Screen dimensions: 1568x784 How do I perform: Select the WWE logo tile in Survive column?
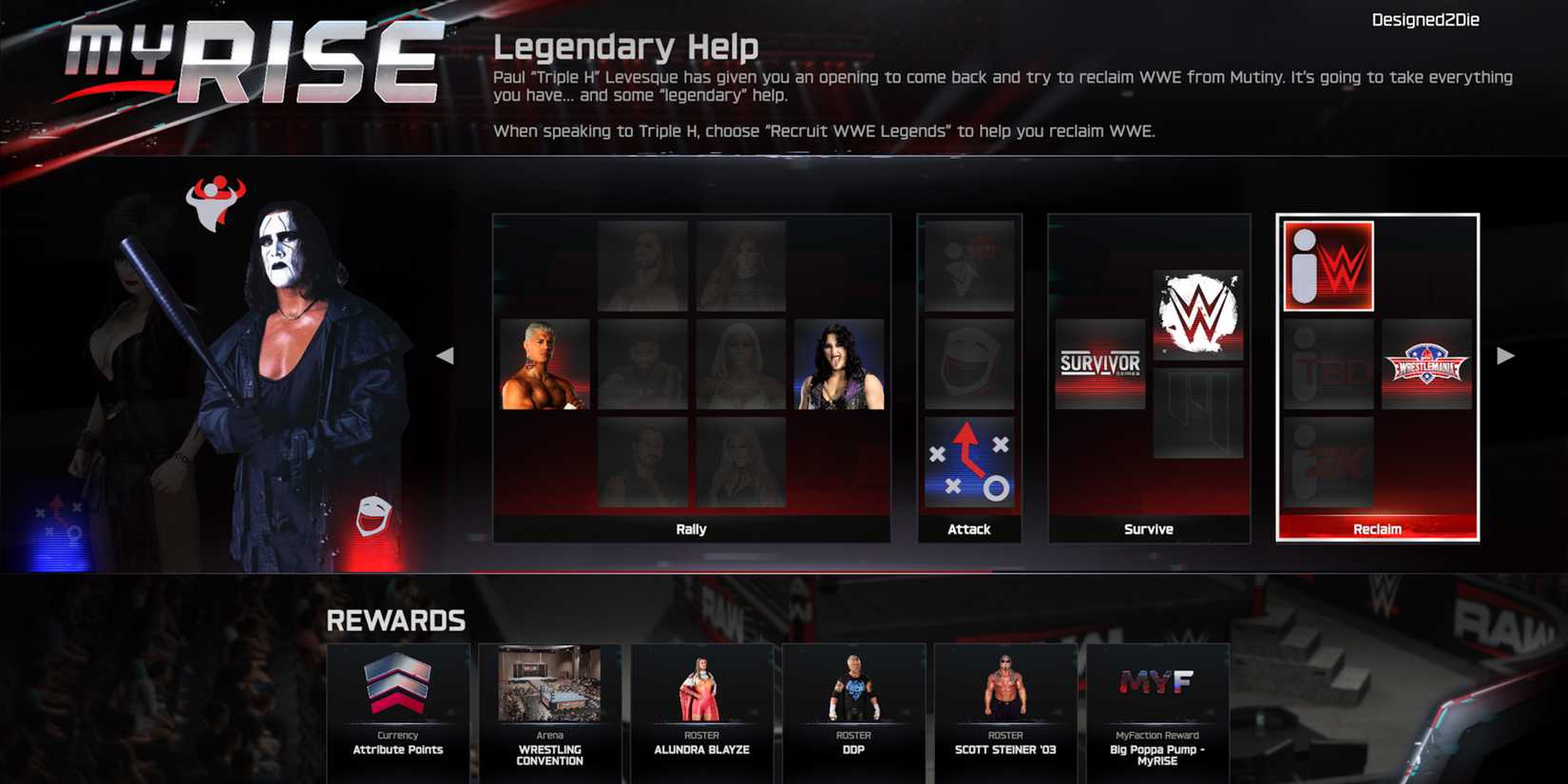pyautogui.click(x=1199, y=314)
